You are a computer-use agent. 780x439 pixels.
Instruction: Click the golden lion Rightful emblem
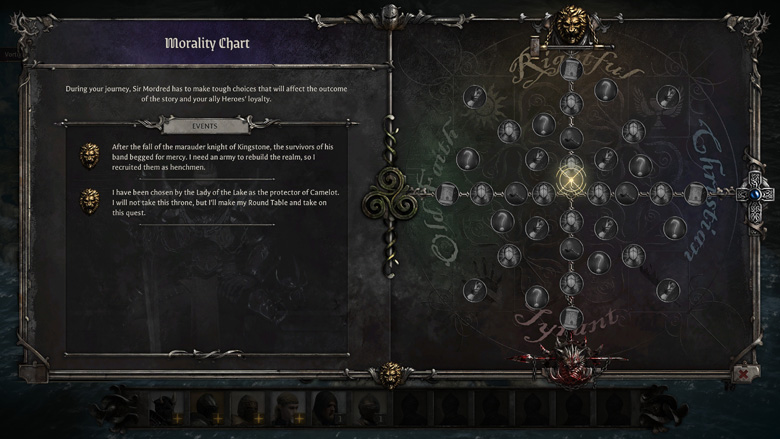pyautogui.click(x=571, y=22)
